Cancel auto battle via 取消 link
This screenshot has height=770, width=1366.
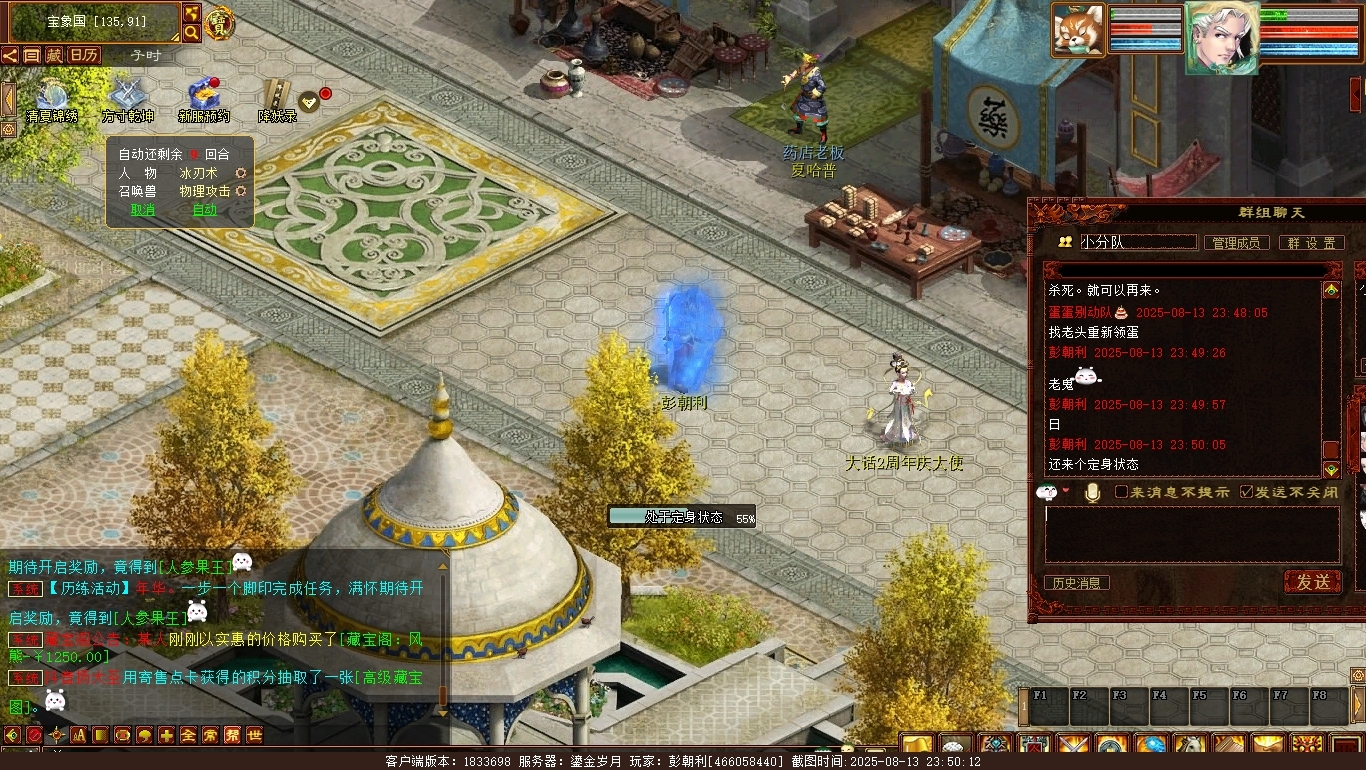143,210
